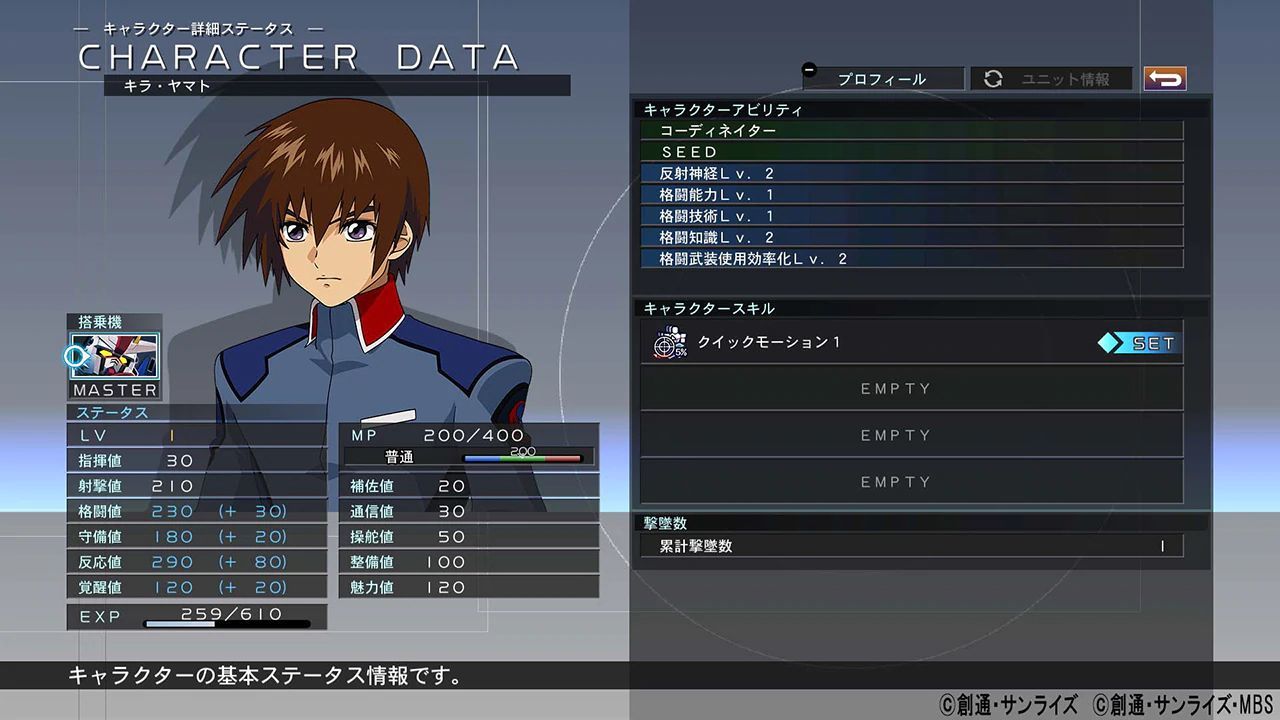
Task: Select the 格闘能力Lv.1 ability row
Action: click(910, 195)
